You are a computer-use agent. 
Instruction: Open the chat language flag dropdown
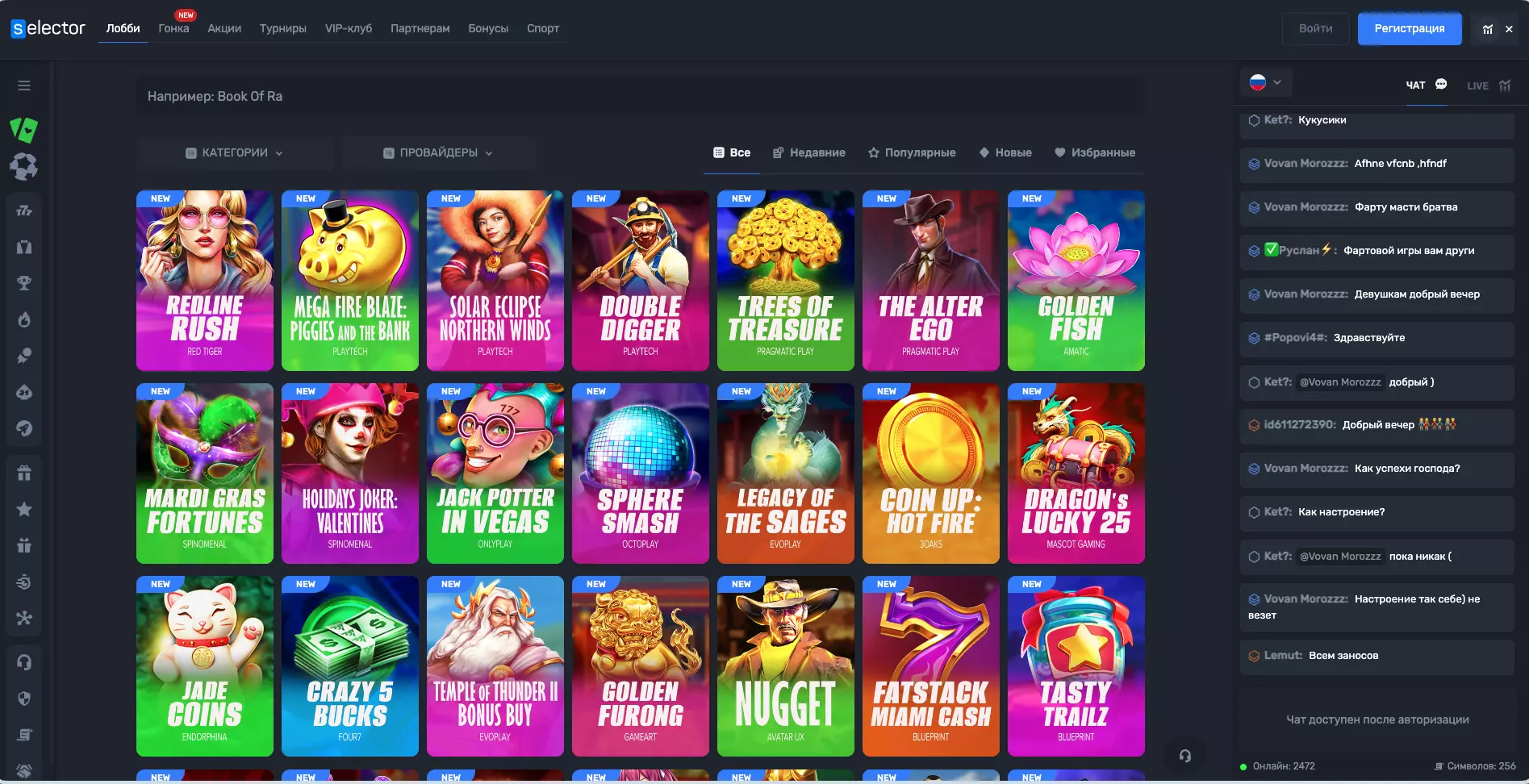point(1265,82)
